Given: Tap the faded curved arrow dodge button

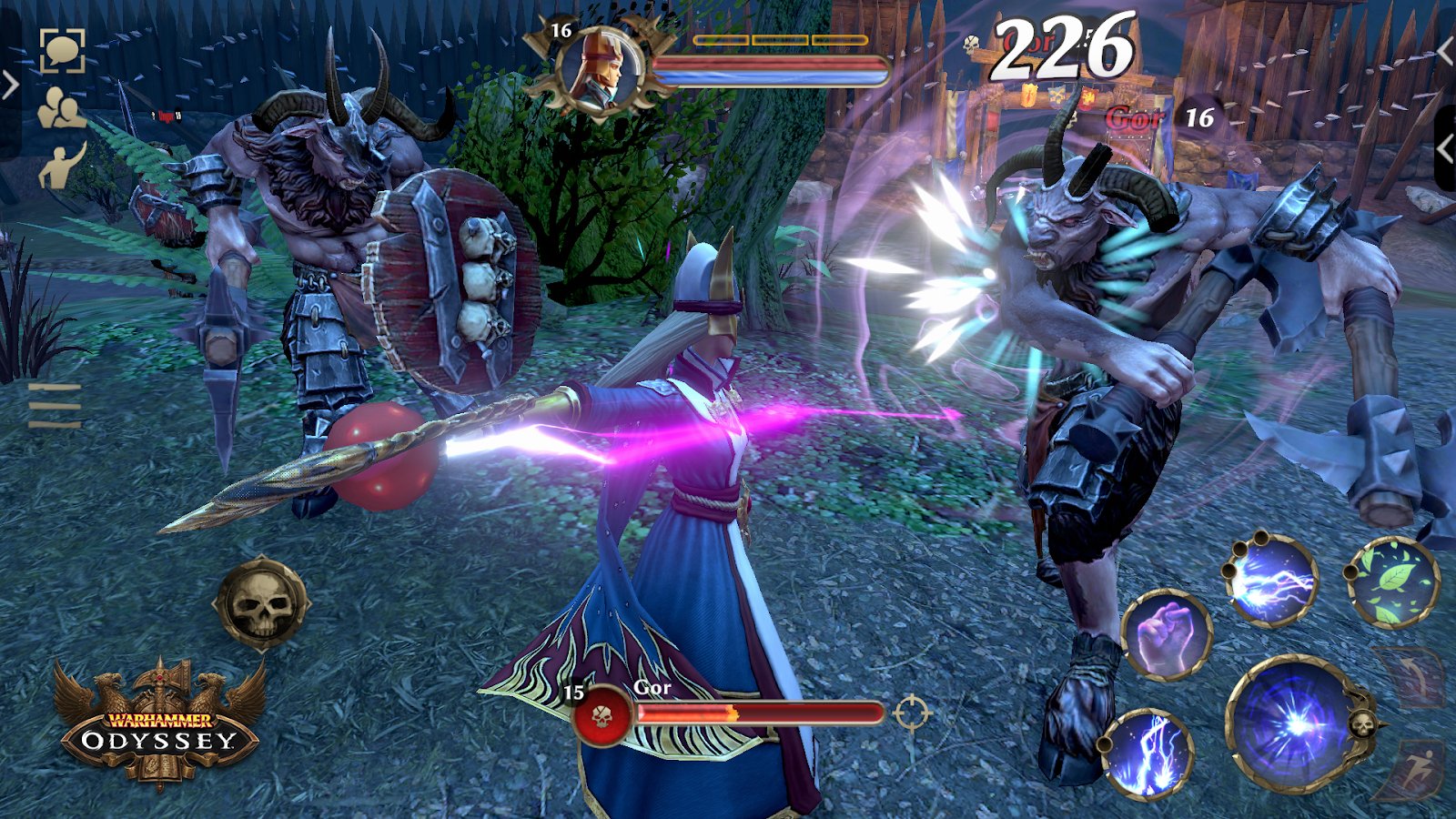Looking at the screenshot, I should click(x=1411, y=676).
